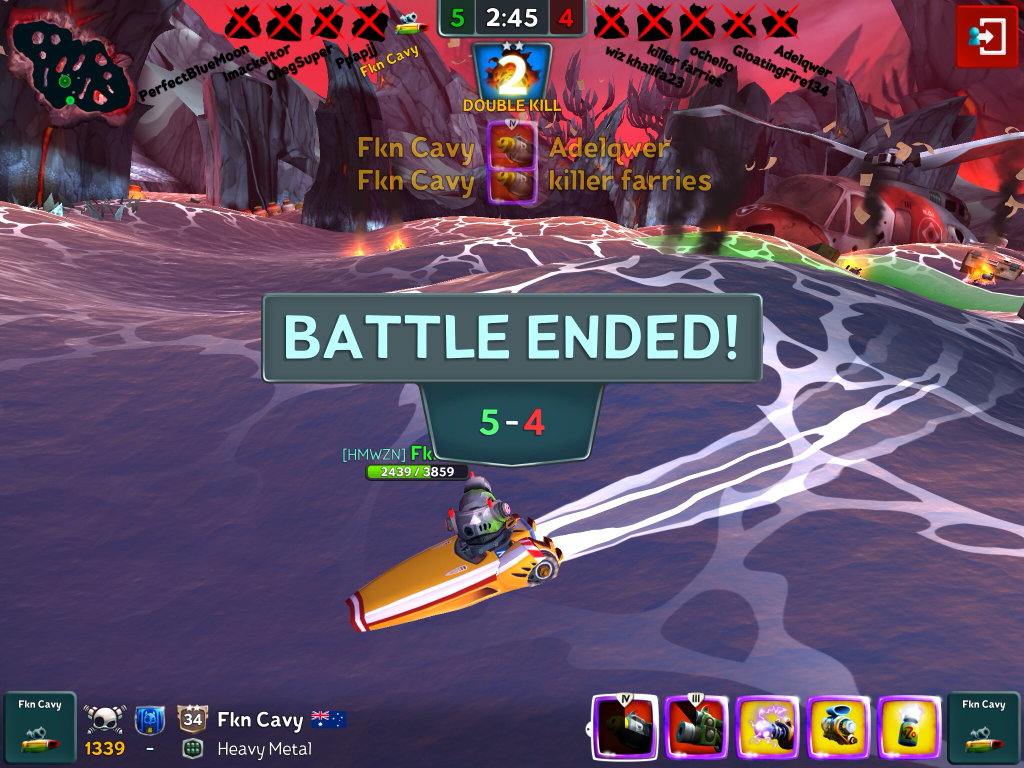Click the skull infamy icon above 1339
The height and width of the screenshot is (768, 1024).
pyautogui.click(x=104, y=719)
